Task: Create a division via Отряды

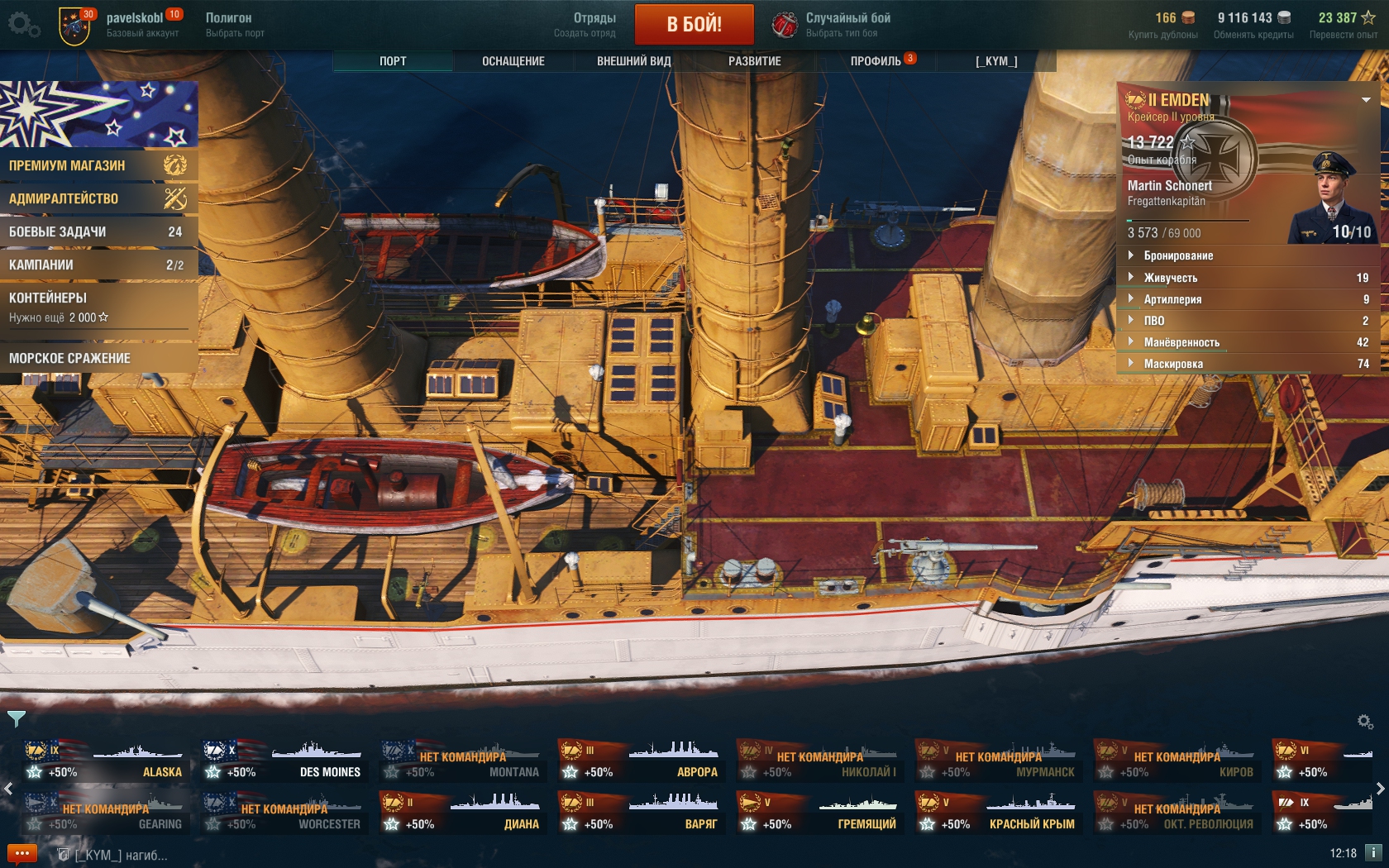Action: [x=585, y=25]
